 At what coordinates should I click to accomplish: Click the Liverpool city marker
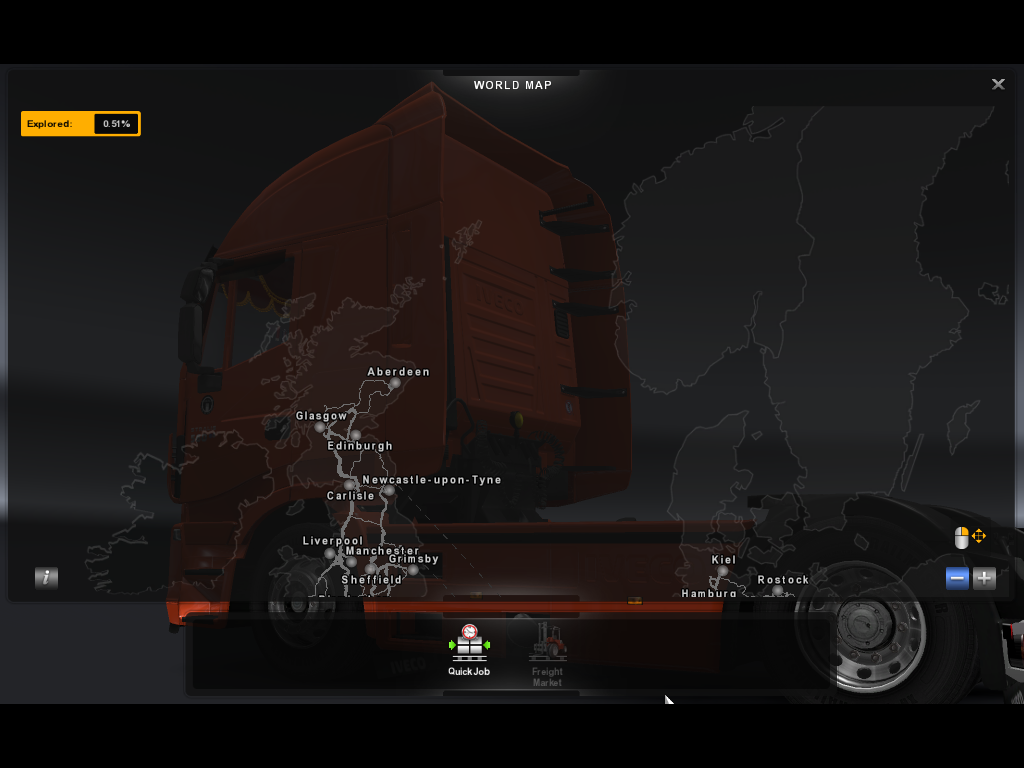point(329,553)
